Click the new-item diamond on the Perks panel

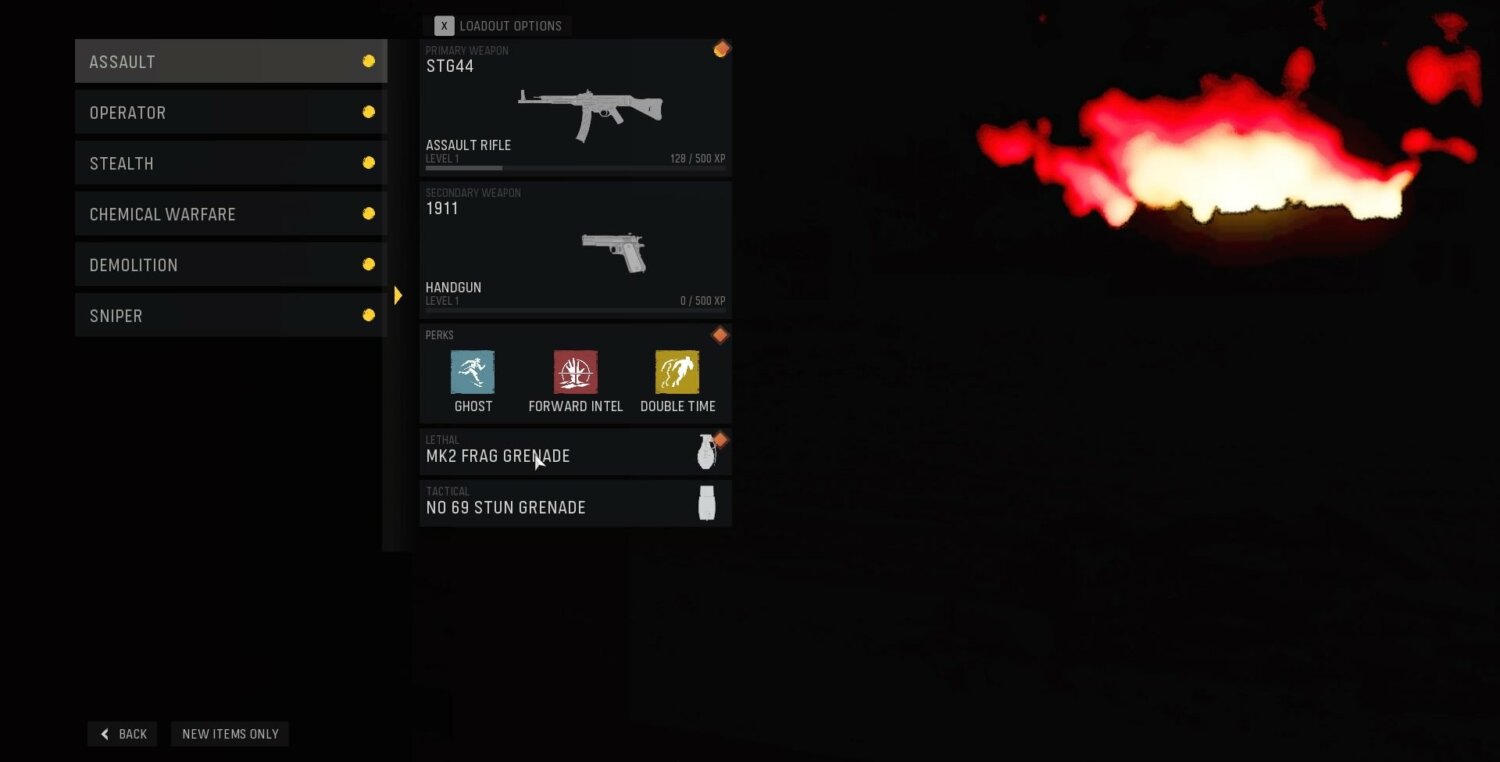(720, 334)
